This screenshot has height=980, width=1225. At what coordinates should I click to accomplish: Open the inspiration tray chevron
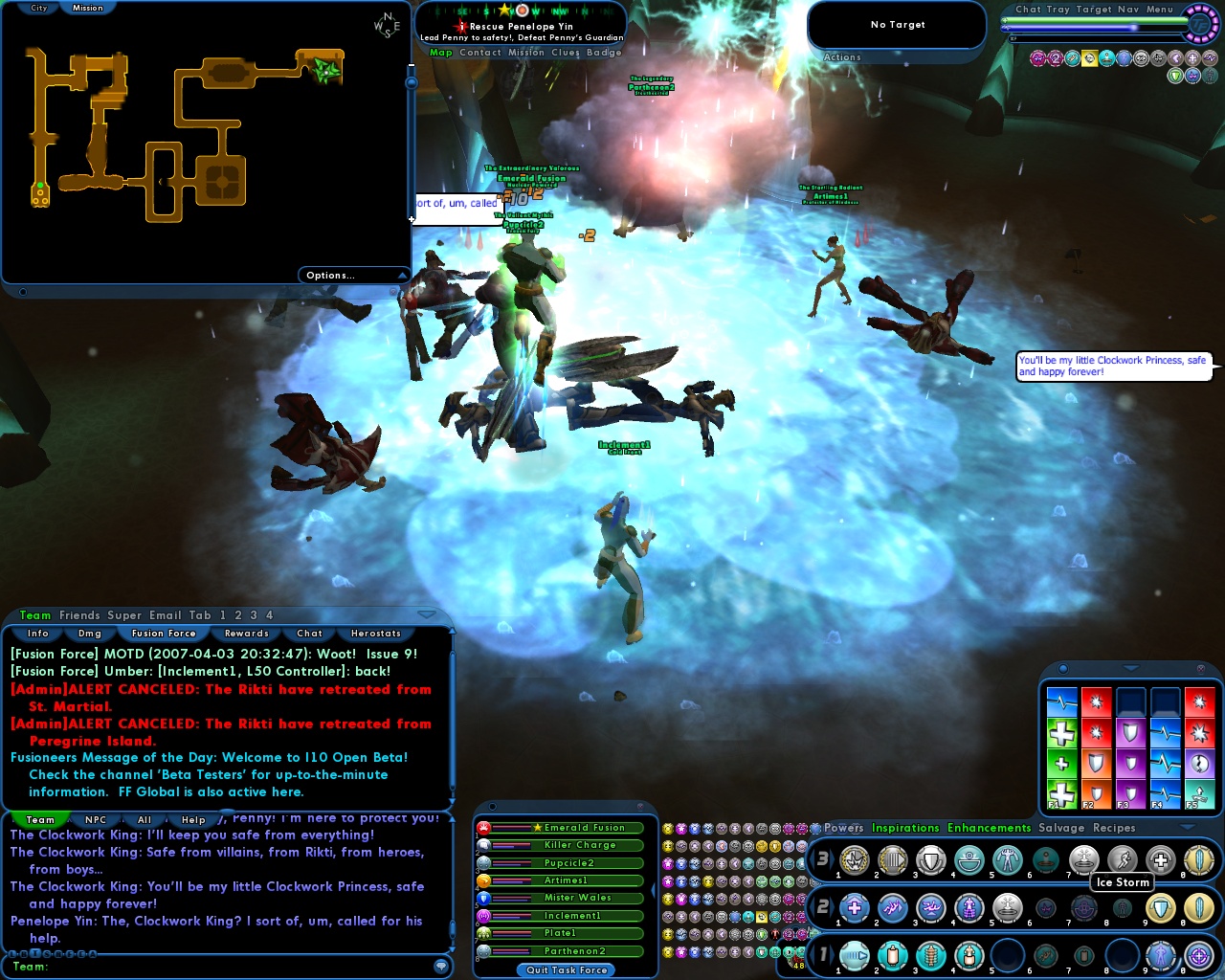point(1129,668)
